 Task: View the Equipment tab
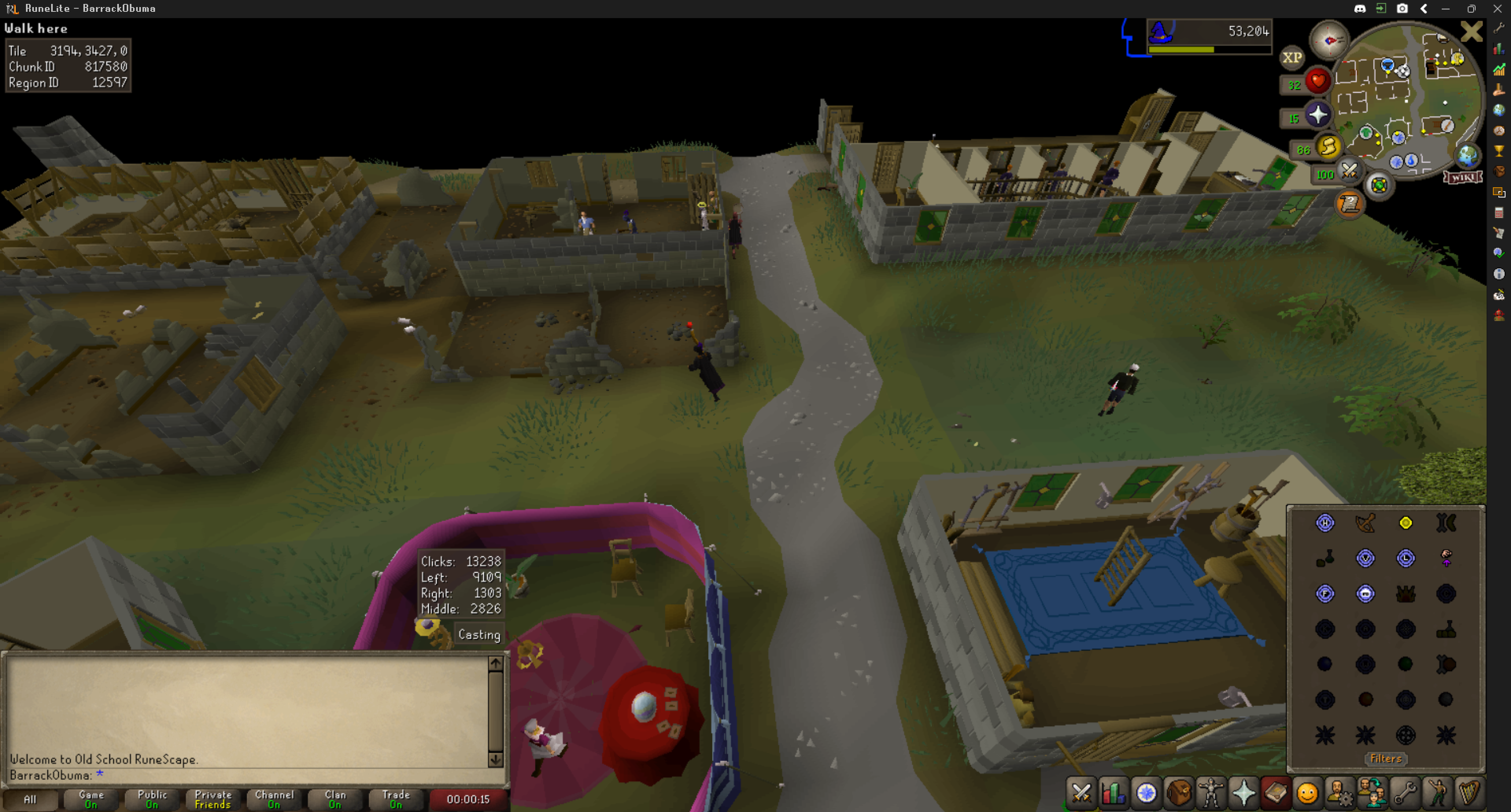click(1211, 793)
